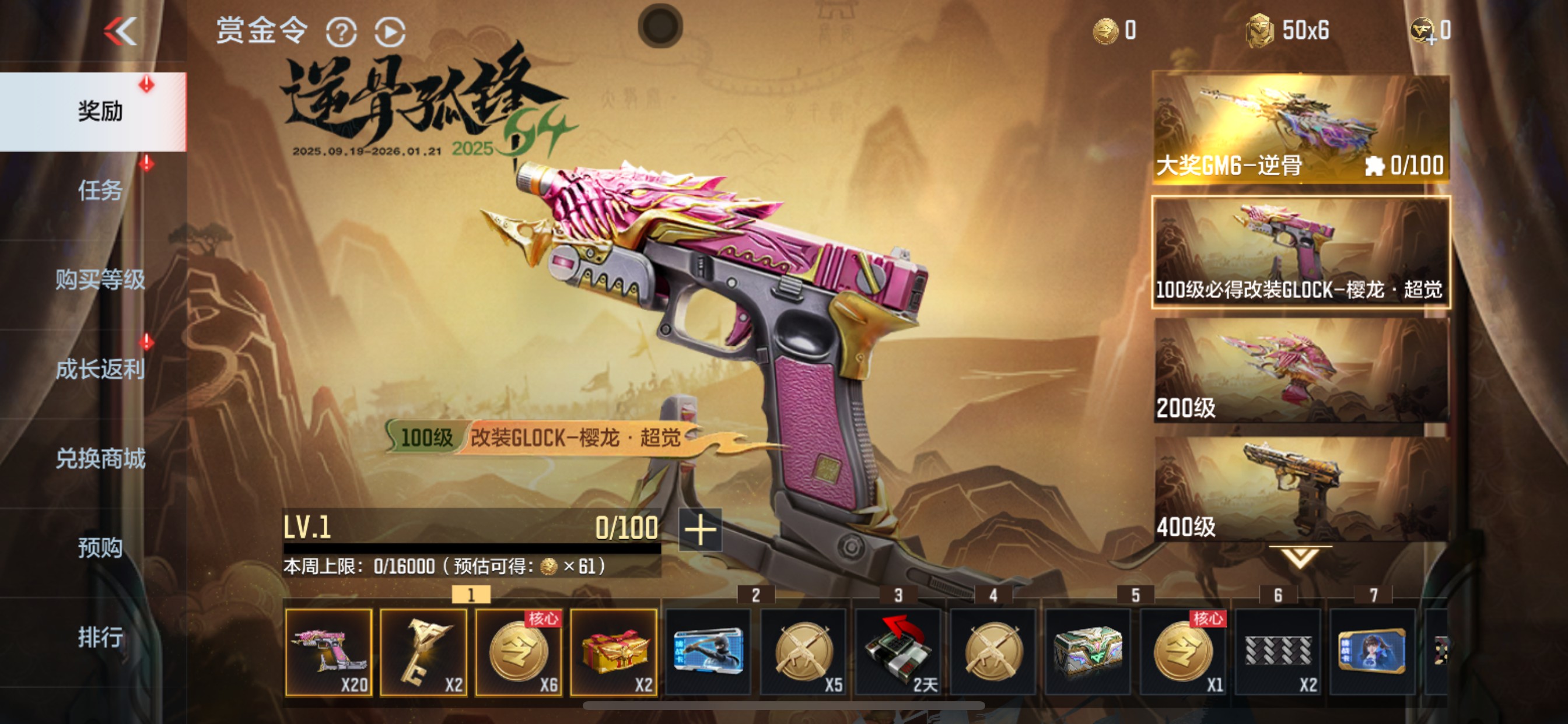
Task: Select the golden key X2 reward icon
Action: pos(424,652)
